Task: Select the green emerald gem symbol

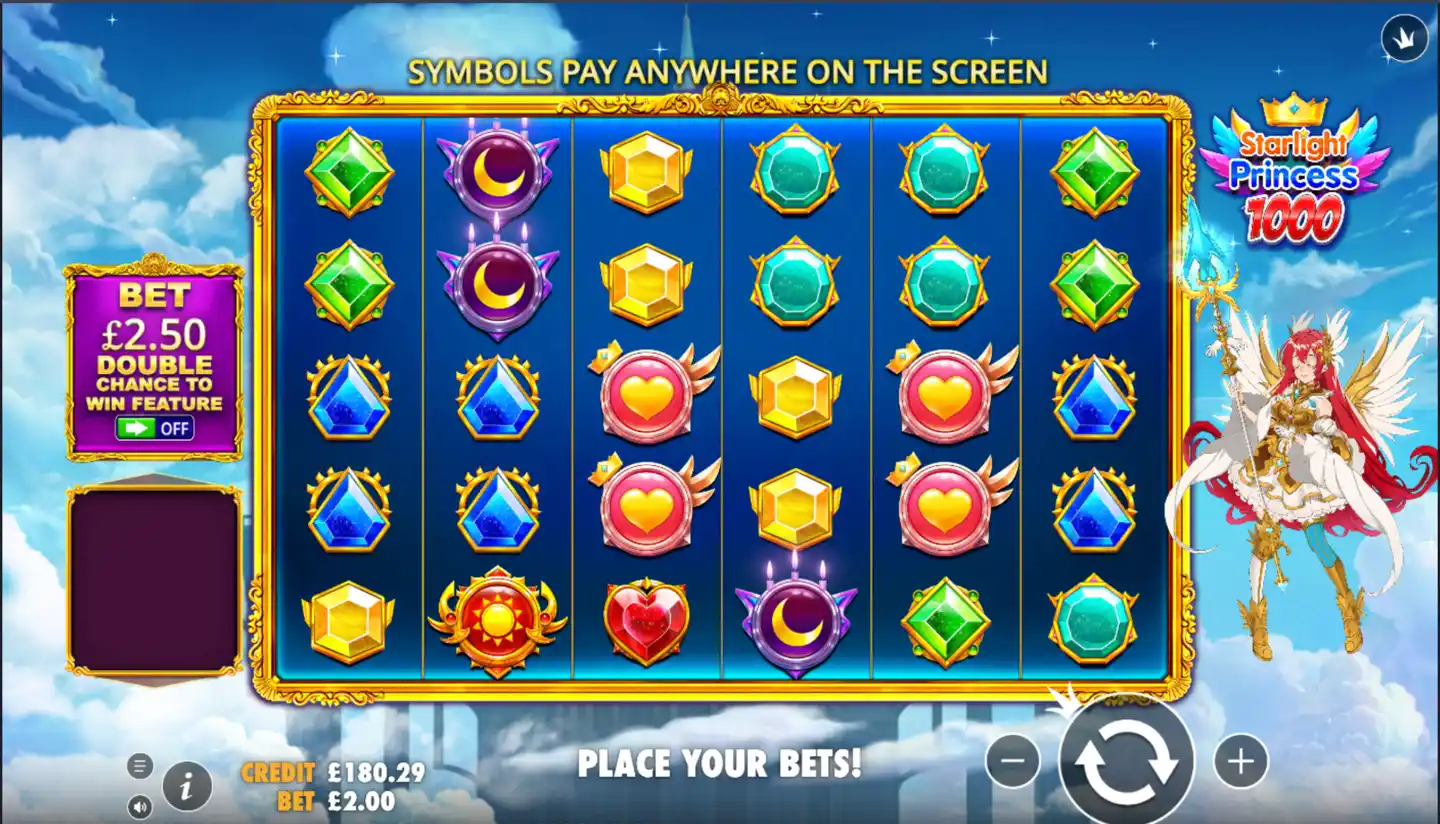Action: (351, 172)
